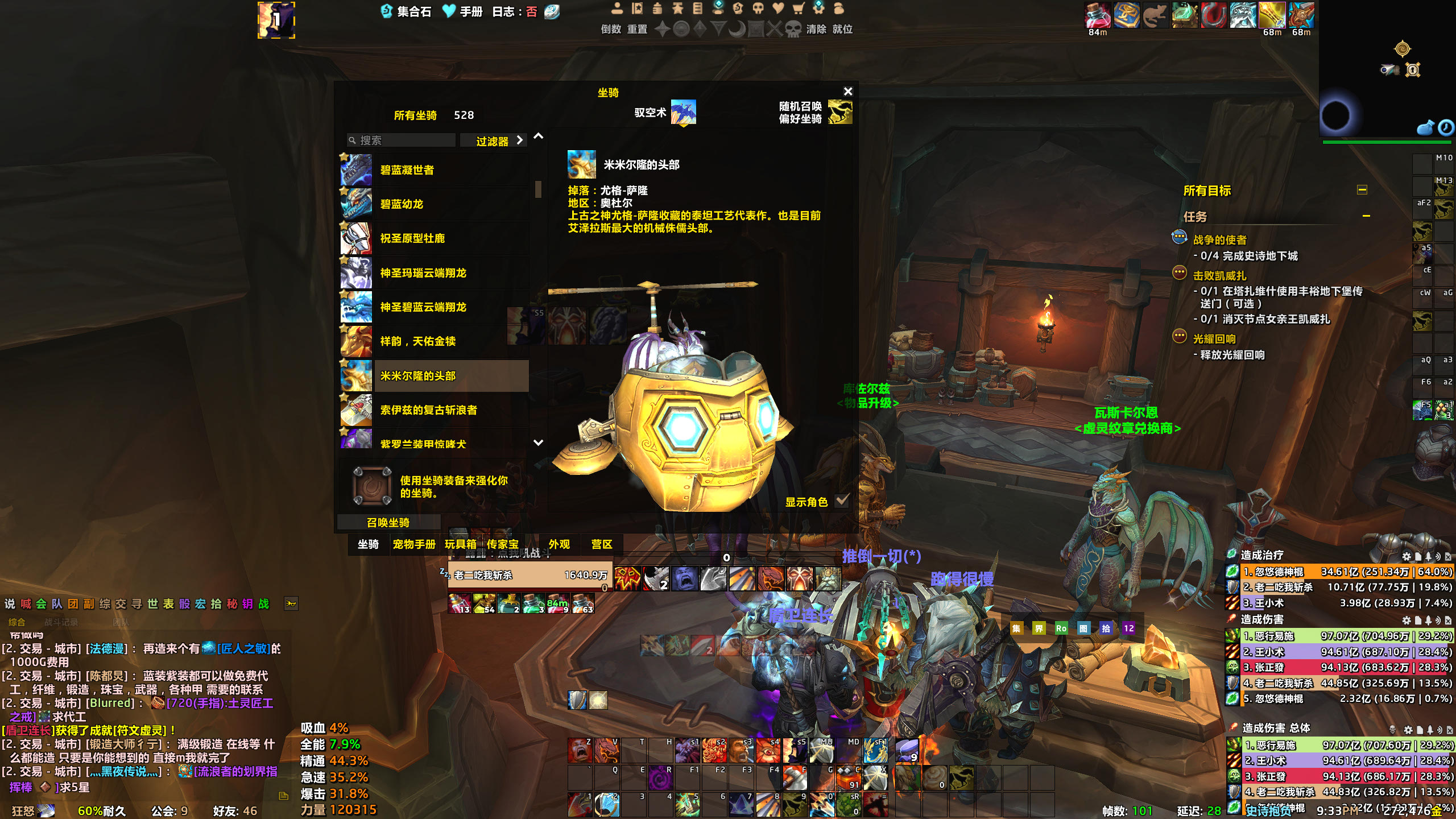Viewport: 1456px width, 819px height.
Task: Select the 战争的使者 quest in tracker
Action: pos(1219,240)
